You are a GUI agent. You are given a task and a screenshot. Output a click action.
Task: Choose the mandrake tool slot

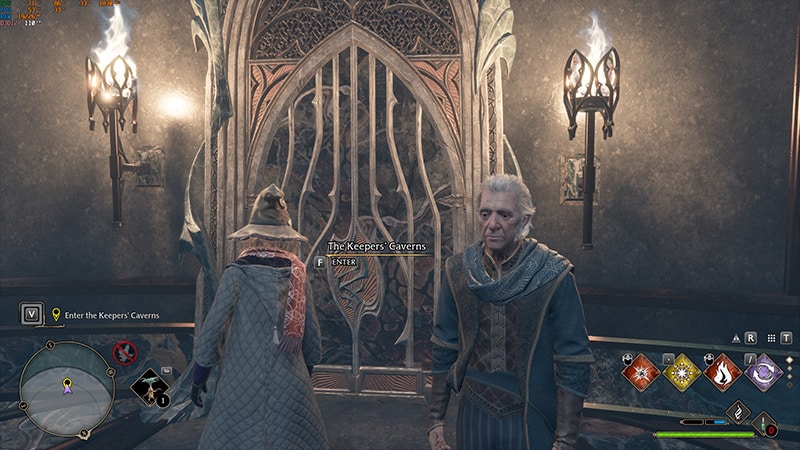(x=149, y=387)
